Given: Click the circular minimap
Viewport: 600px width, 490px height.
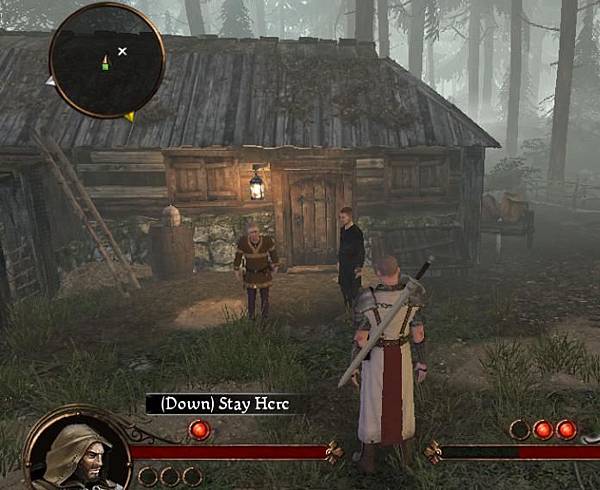Looking at the screenshot, I should [x=107, y=60].
